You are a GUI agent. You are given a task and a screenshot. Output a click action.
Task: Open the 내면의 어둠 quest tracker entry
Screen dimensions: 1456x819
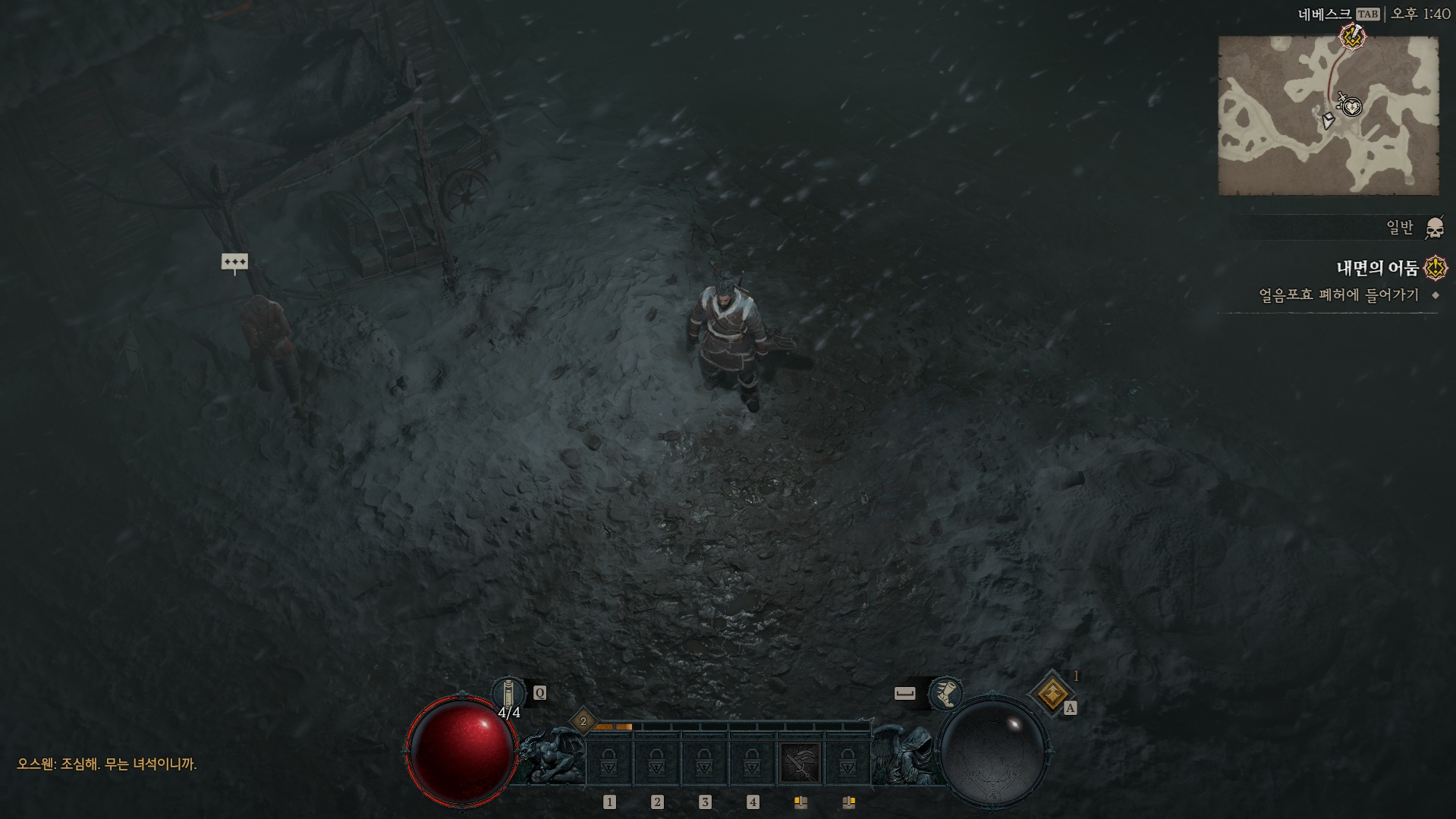pos(1377,268)
